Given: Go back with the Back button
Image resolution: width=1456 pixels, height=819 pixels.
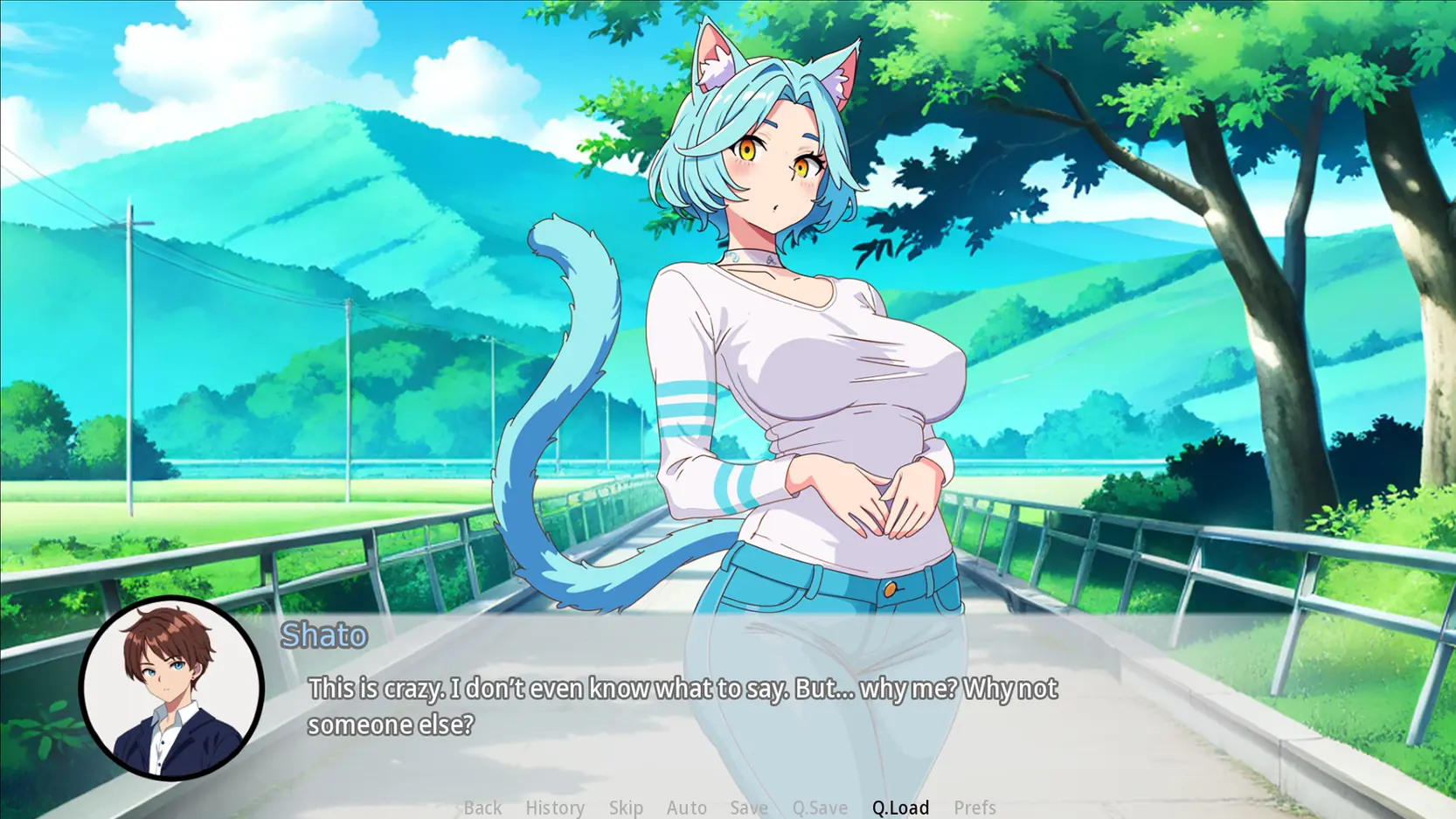Looking at the screenshot, I should pyautogui.click(x=482, y=807).
